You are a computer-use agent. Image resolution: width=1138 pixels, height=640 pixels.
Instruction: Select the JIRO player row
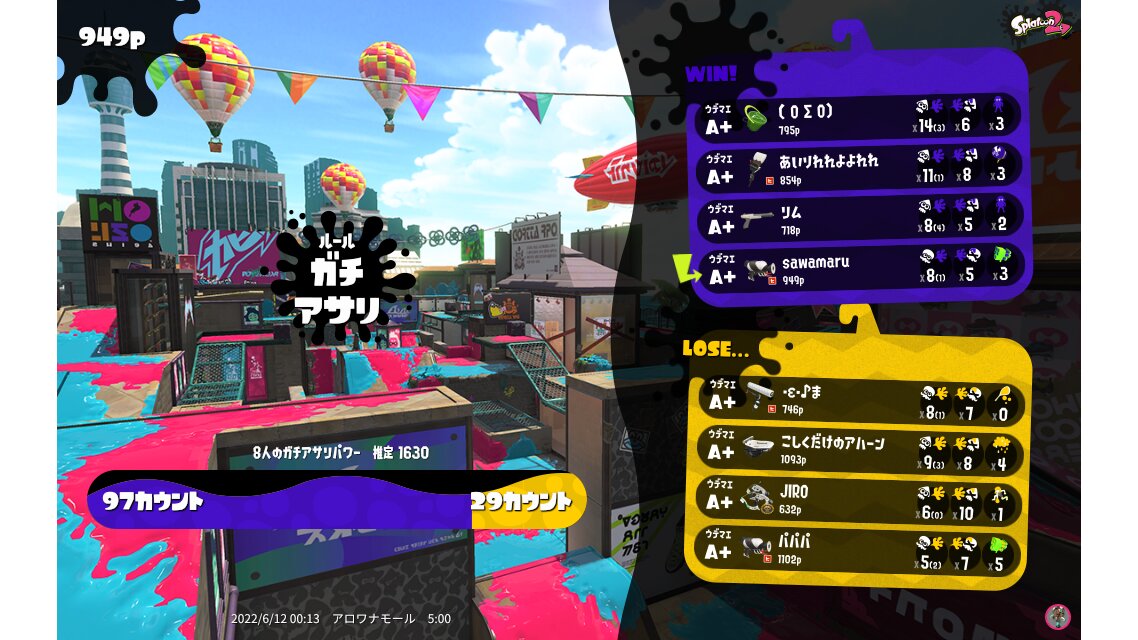coord(858,498)
